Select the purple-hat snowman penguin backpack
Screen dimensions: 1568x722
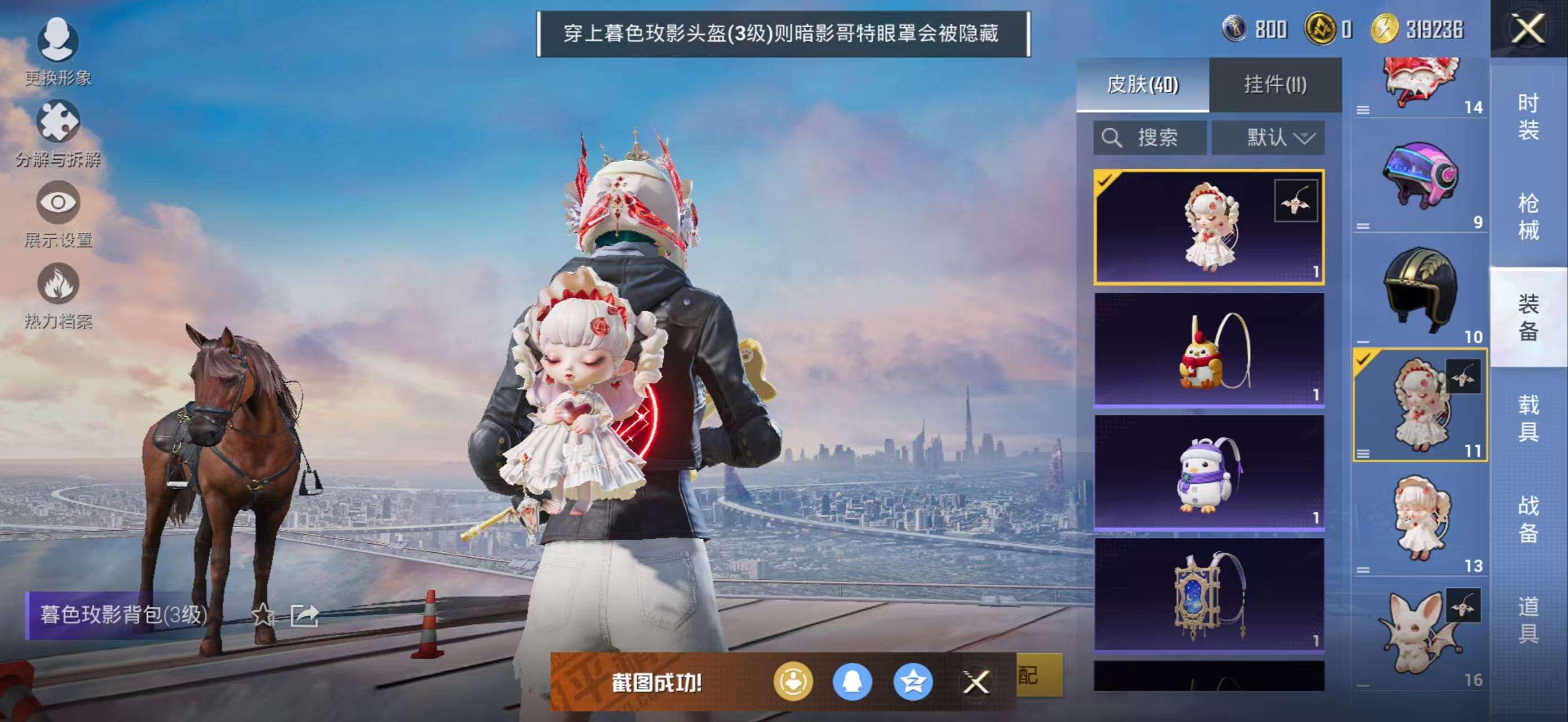tap(1208, 473)
